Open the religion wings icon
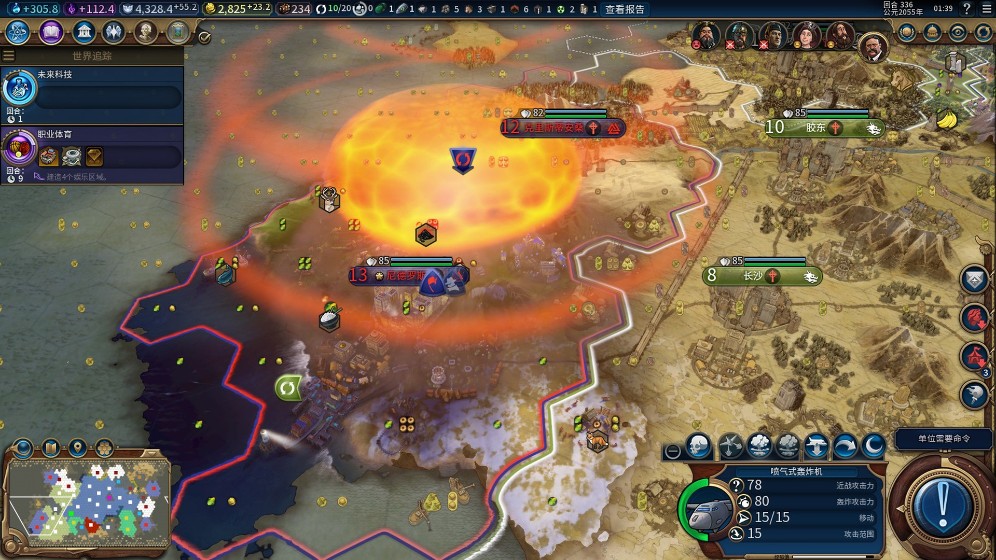The image size is (996, 560). click(114, 33)
